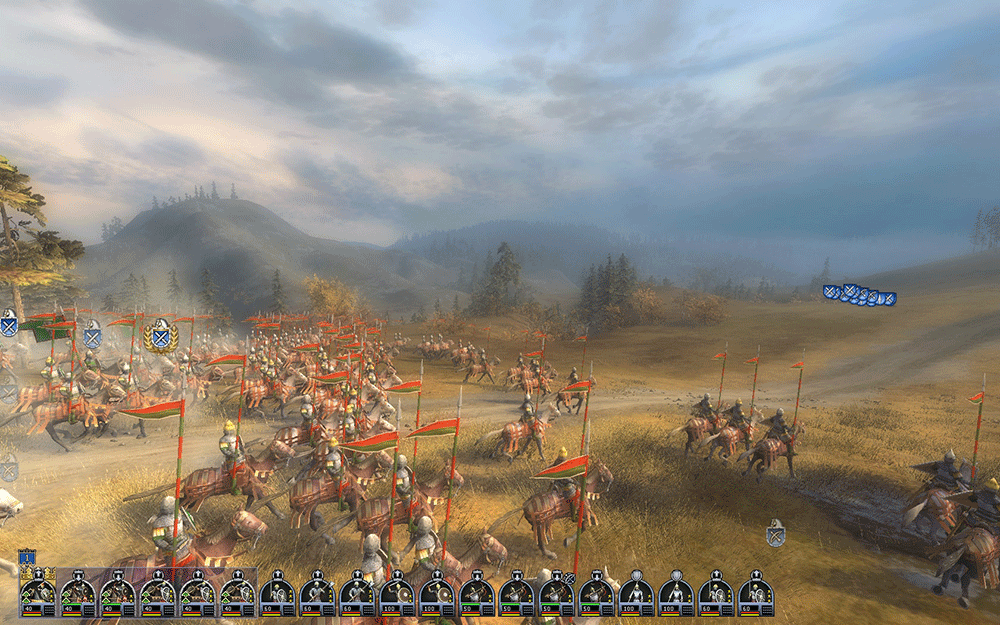
Task: Select the group 1 blue banner tab
Action: tap(27, 557)
